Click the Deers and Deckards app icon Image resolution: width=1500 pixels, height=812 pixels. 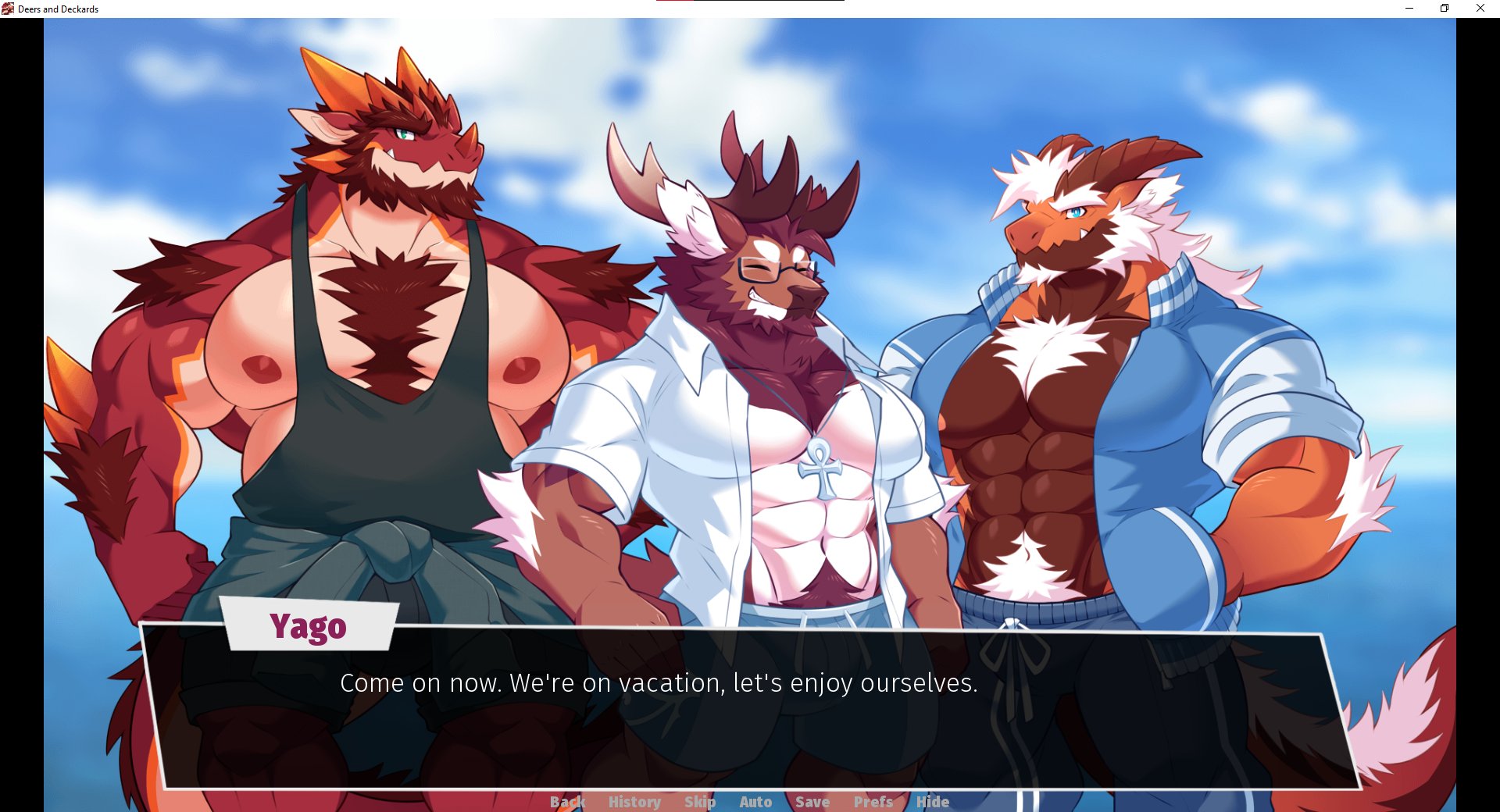[x=9, y=9]
